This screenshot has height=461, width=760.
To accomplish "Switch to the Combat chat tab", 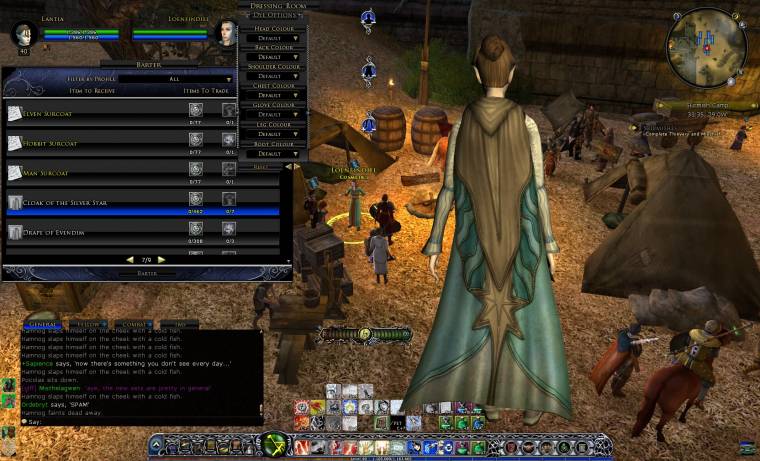I will coord(135,325).
